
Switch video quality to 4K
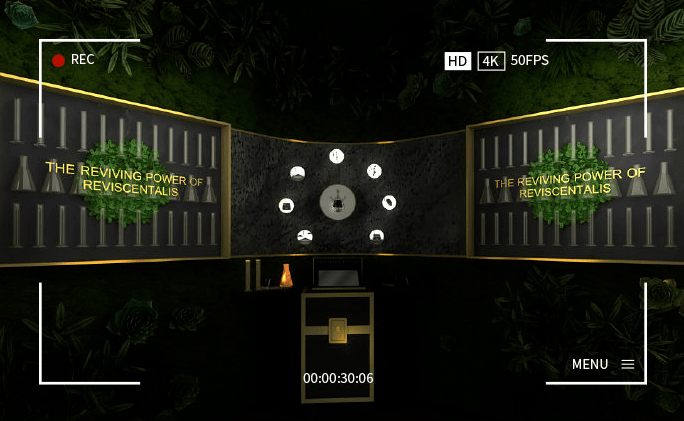point(490,61)
